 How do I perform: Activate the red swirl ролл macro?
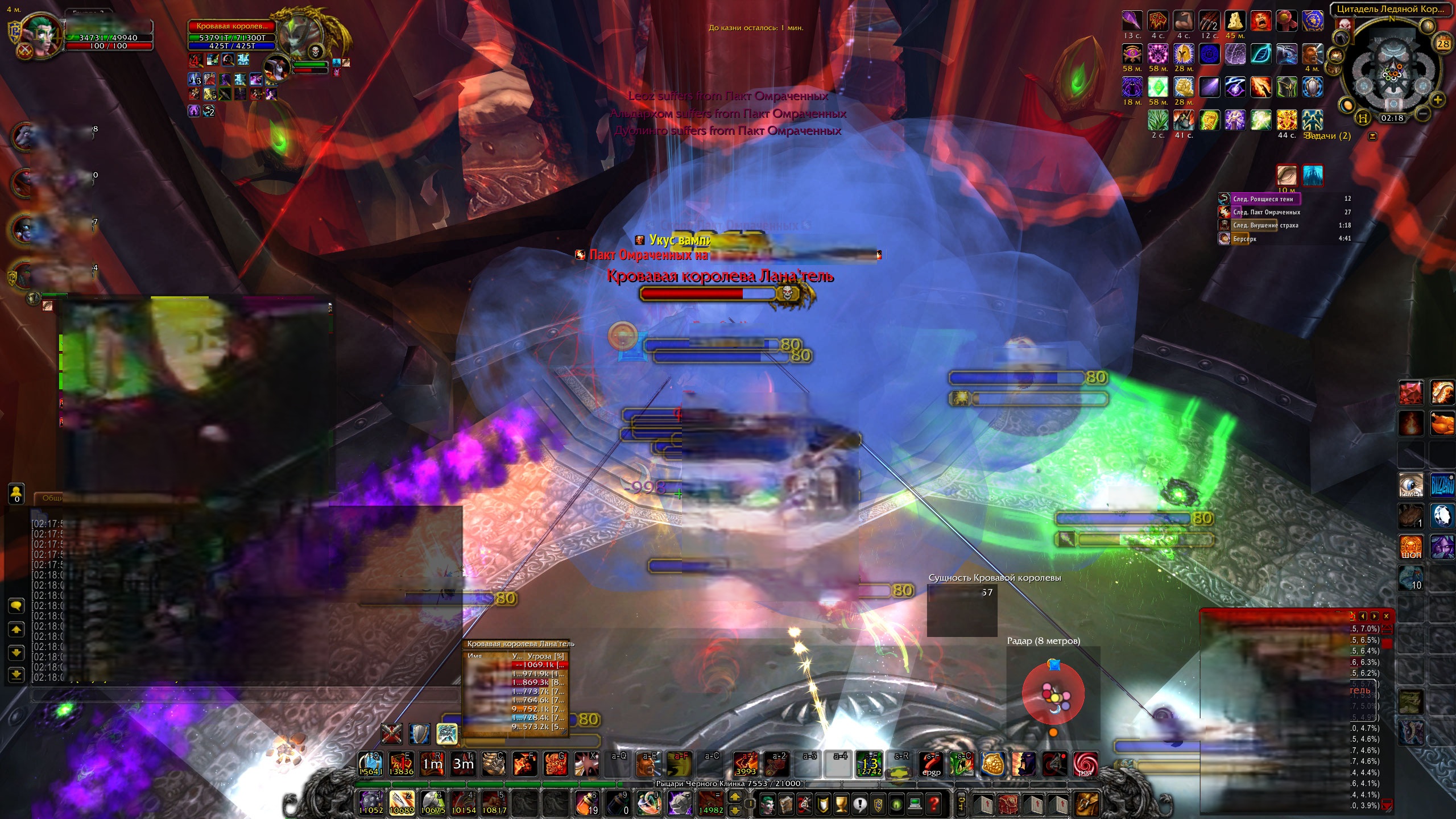(x=1085, y=764)
